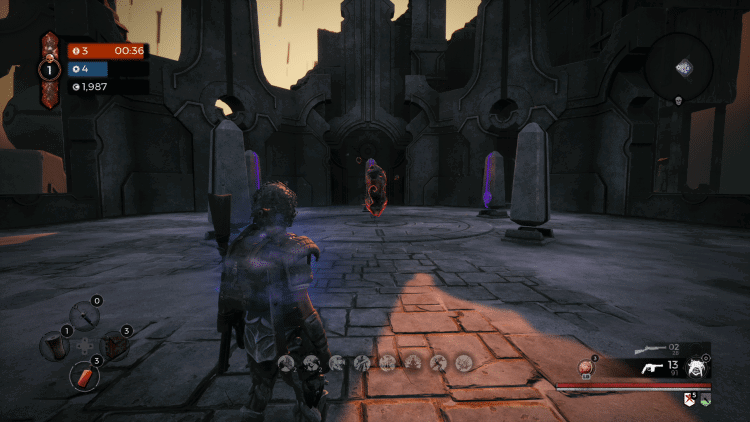Viewport: 750px width, 422px height.
Task: Use the red healing relic item
Action: click(588, 368)
